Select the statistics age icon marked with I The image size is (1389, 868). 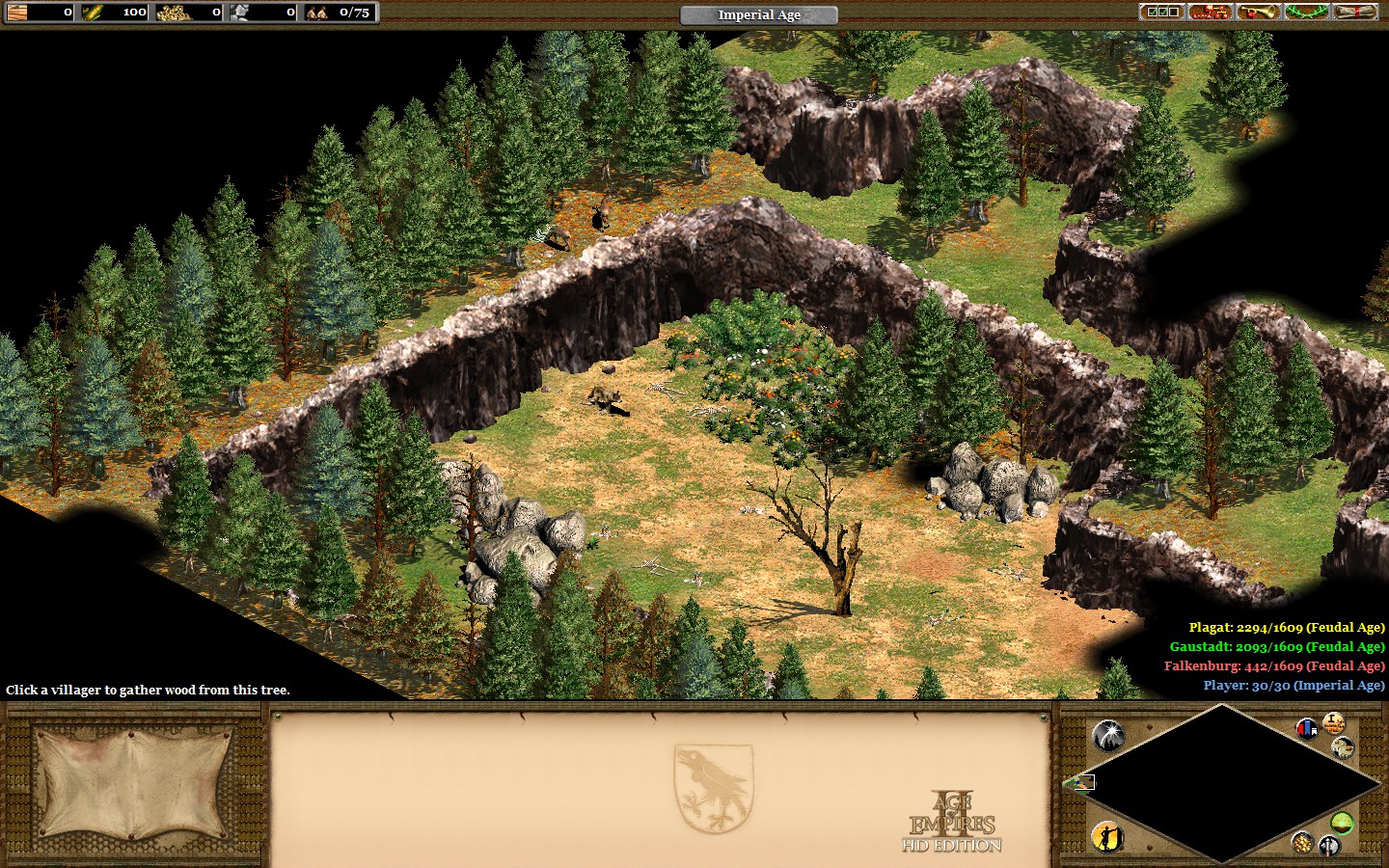click(1334, 724)
